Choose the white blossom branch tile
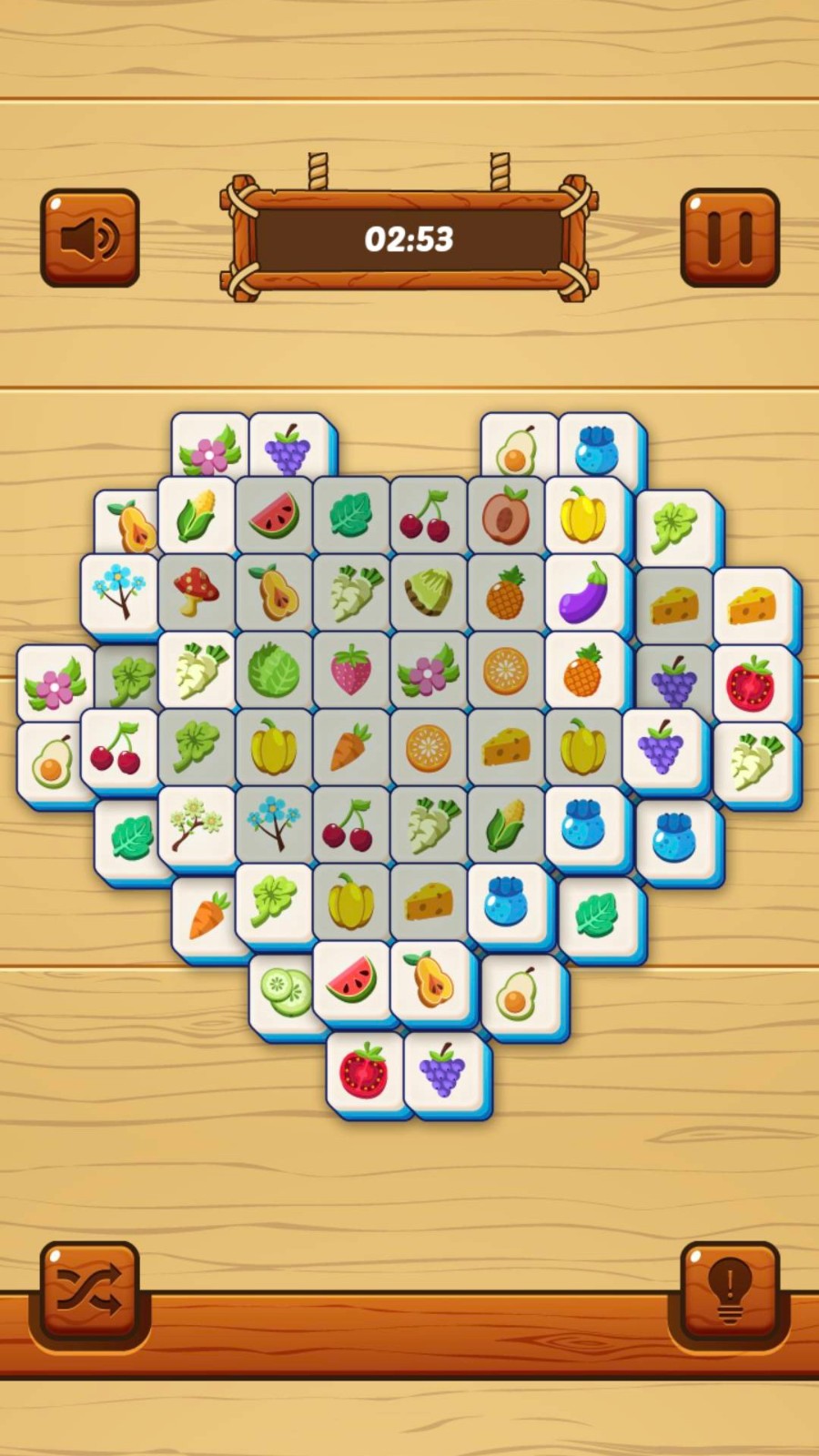This screenshot has height=1456, width=819. click(197, 825)
